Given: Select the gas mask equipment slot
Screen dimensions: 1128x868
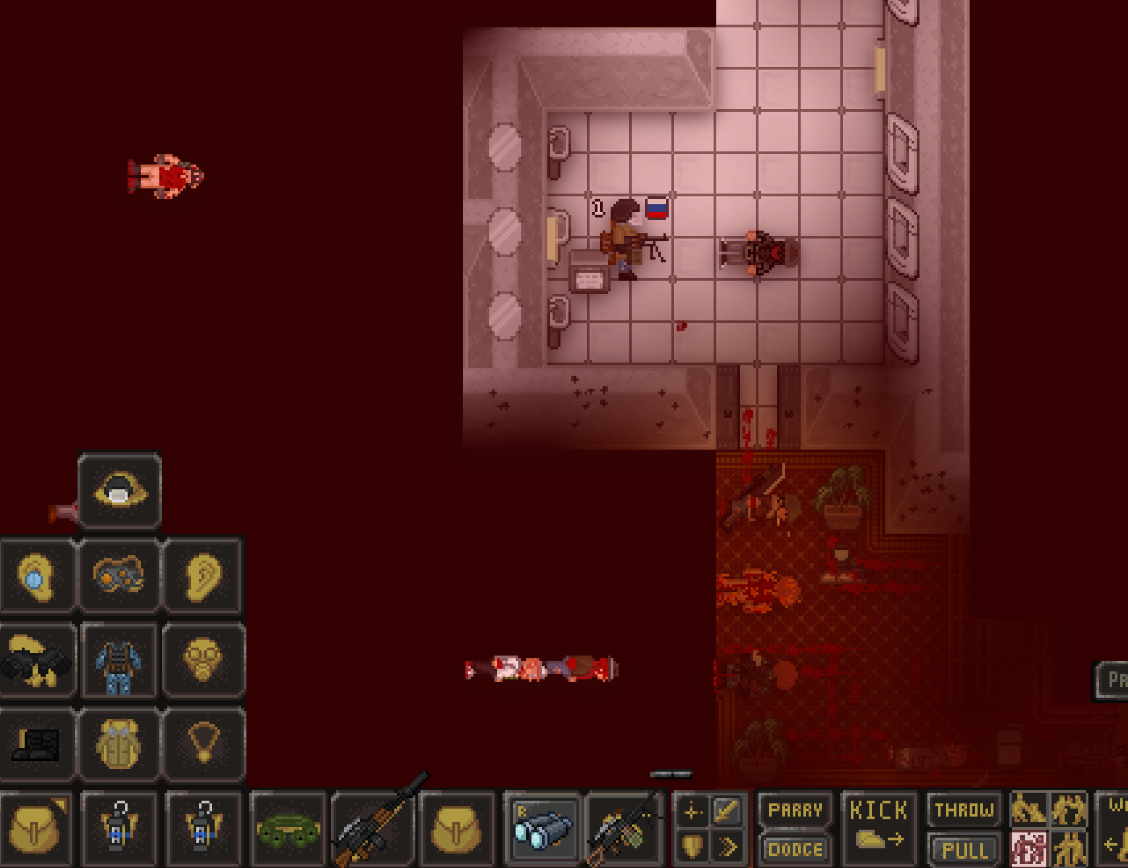Looking at the screenshot, I should [203, 660].
